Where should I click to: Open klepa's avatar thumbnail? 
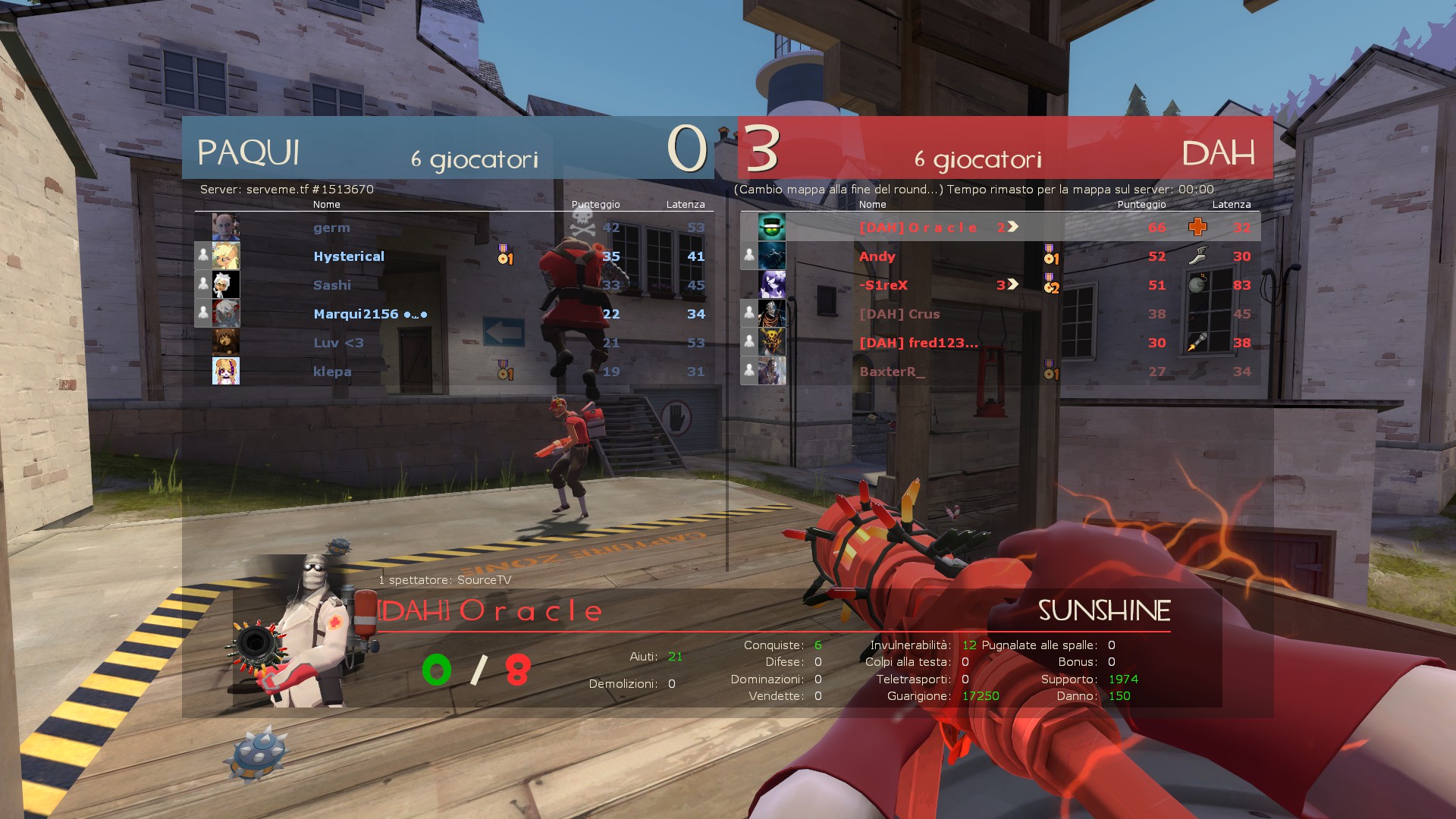click(226, 372)
